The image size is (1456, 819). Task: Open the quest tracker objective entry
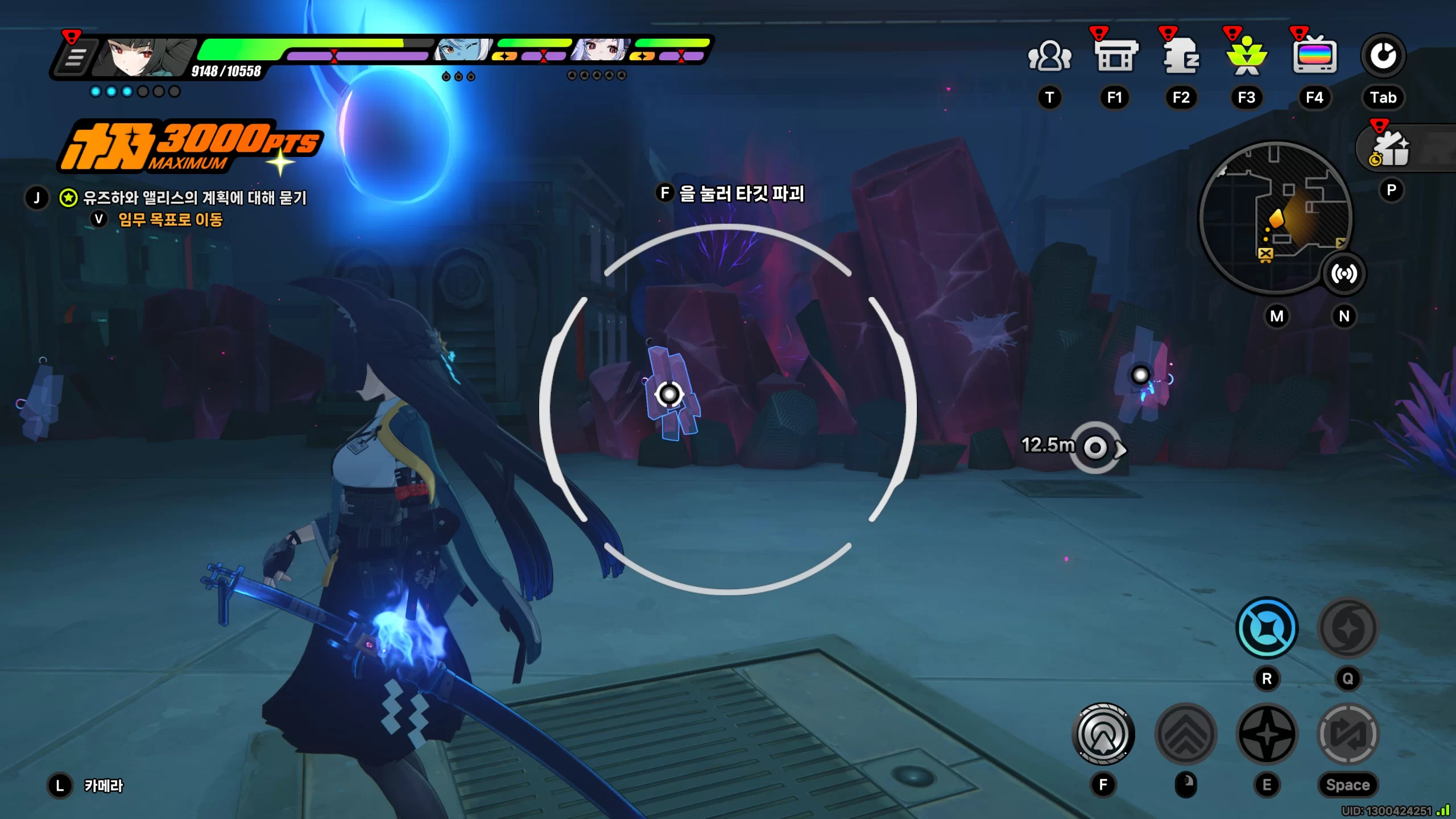[x=195, y=198]
